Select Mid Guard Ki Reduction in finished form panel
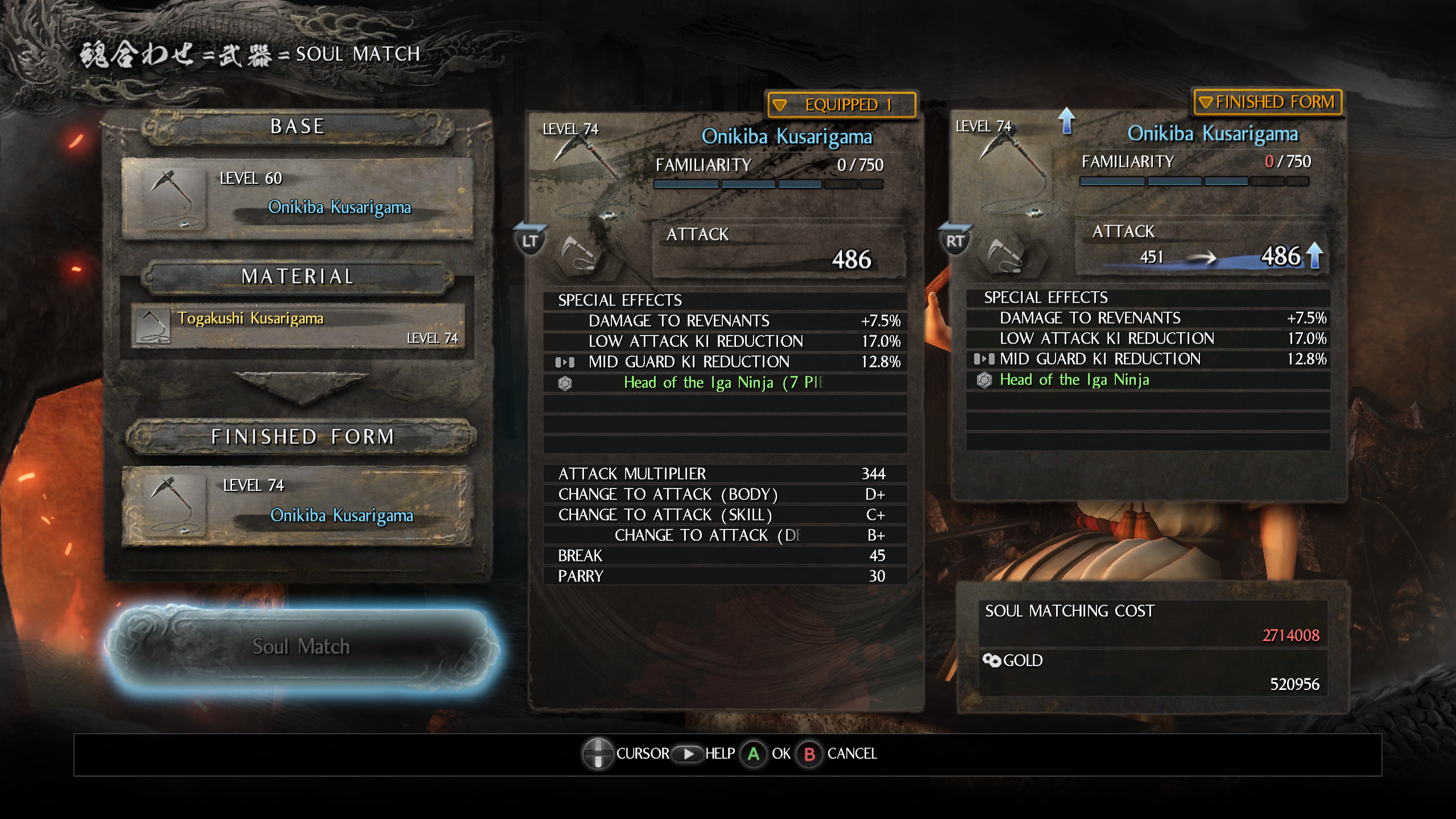Viewport: 1456px width, 819px height. [1148, 359]
